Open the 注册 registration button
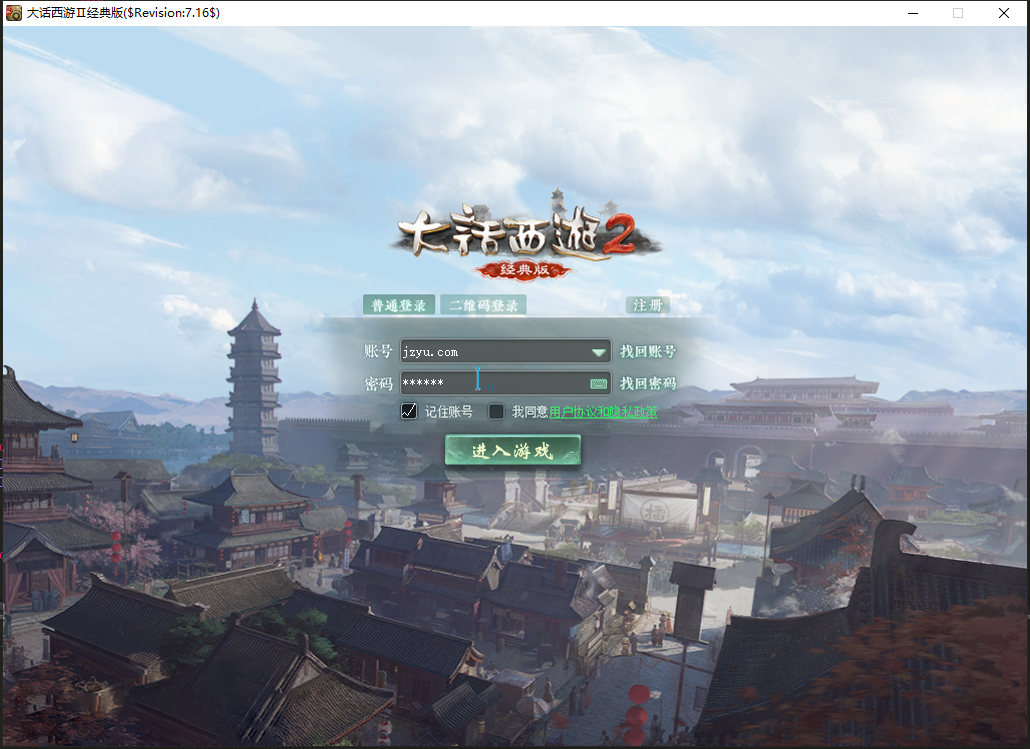The width and height of the screenshot is (1030, 749). (x=648, y=305)
